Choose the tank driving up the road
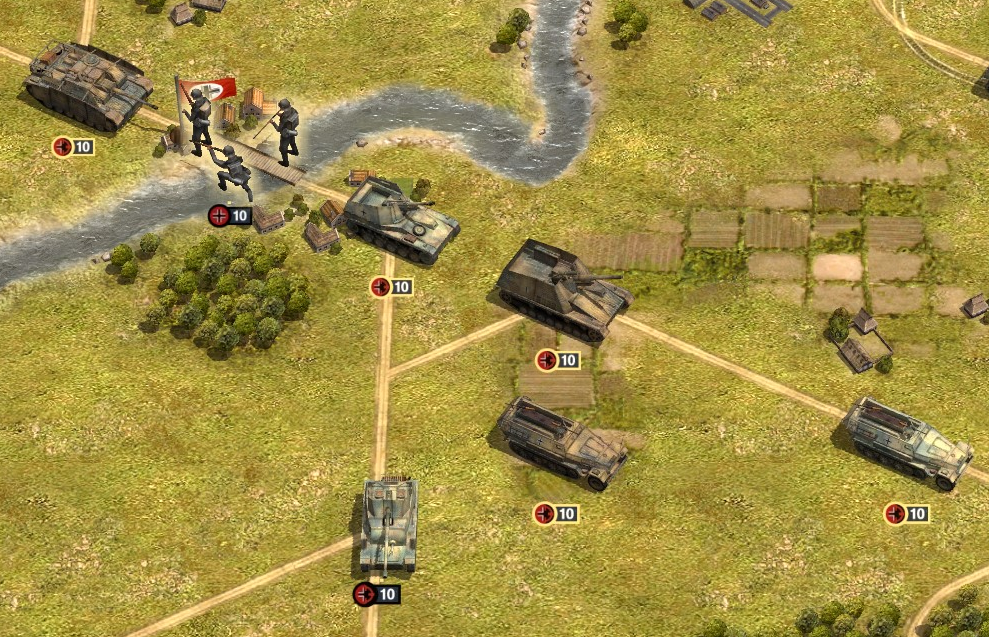The height and width of the screenshot is (637, 989). [x=388, y=524]
